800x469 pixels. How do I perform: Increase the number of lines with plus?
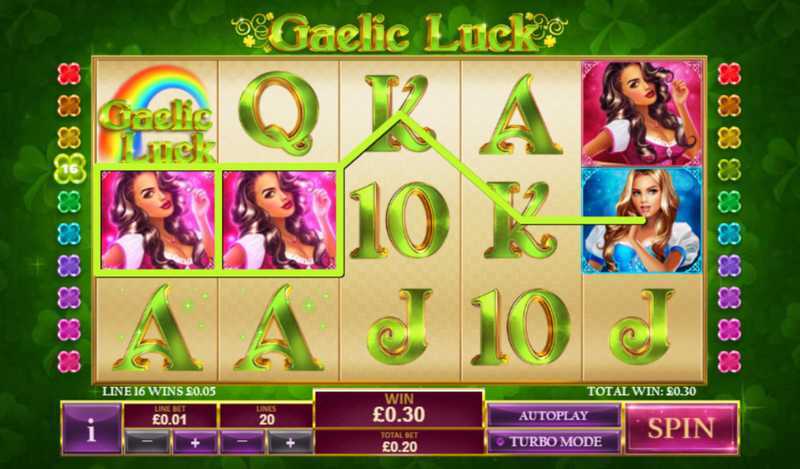[x=290, y=442]
